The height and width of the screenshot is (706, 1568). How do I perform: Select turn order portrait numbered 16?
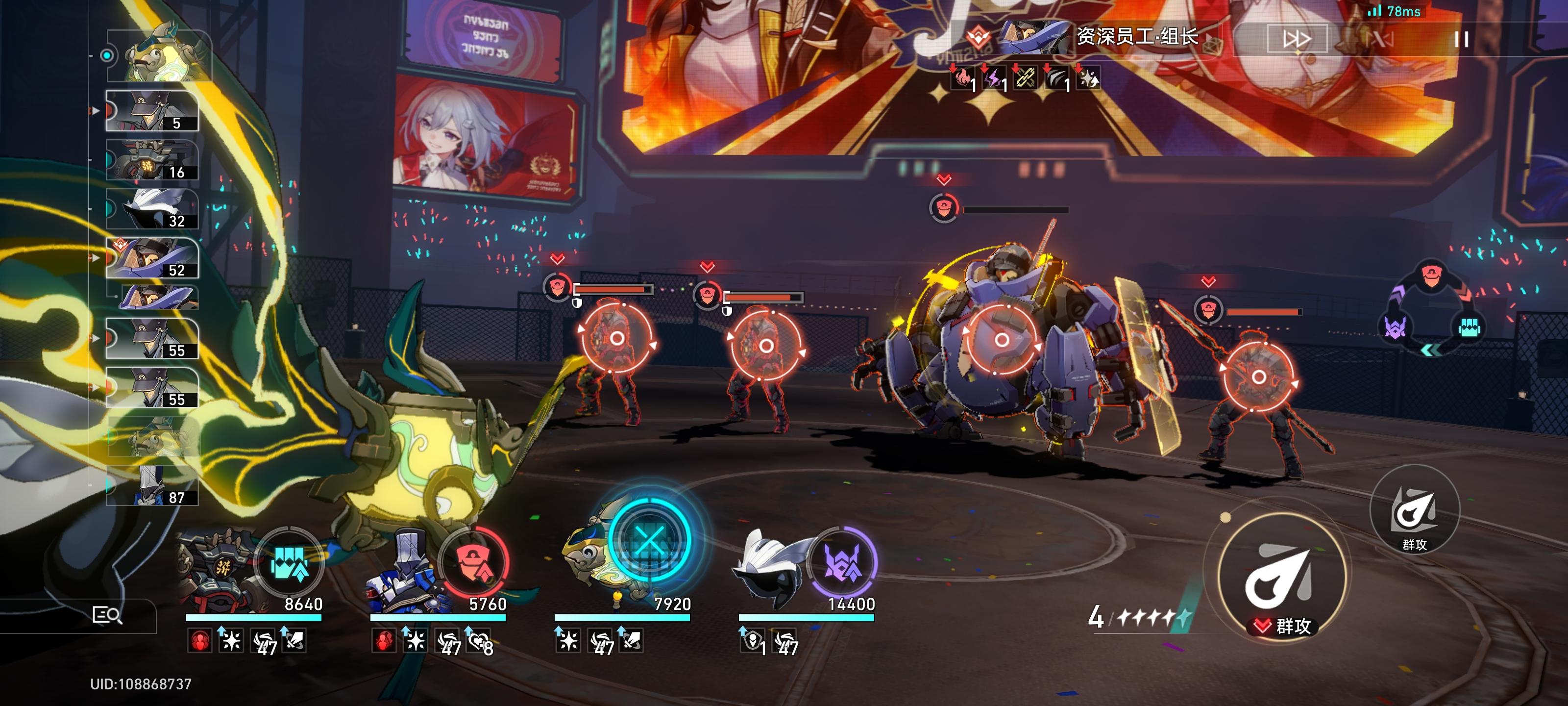tap(152, 160)
